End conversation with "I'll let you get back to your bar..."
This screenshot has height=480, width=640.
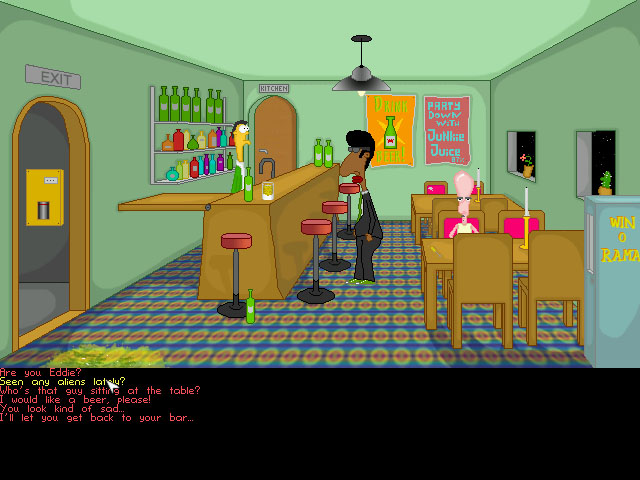[96, 417]
